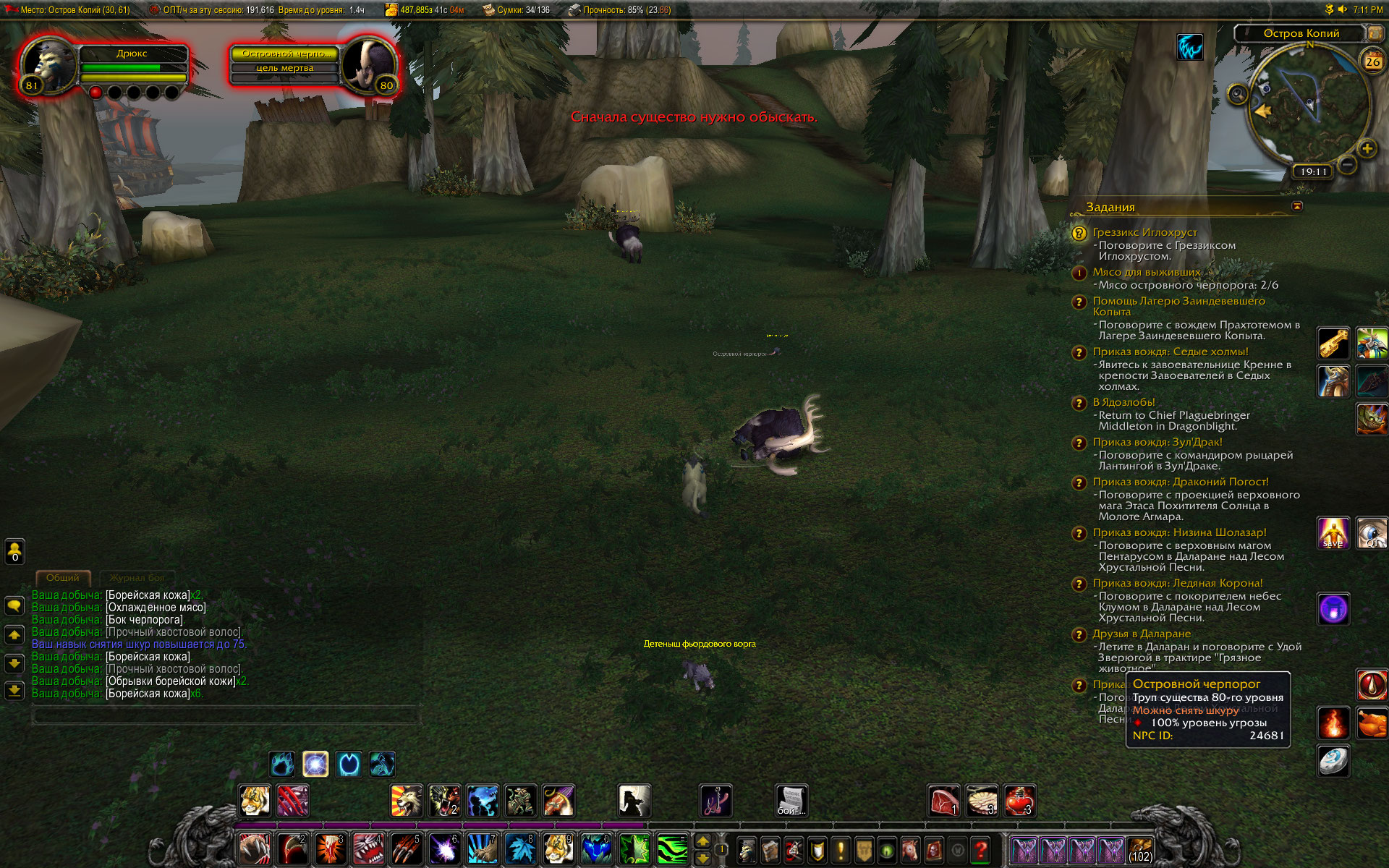Select the quest 'Мясо для выживших'
1389x868 pixels.
click(1146, 272)
